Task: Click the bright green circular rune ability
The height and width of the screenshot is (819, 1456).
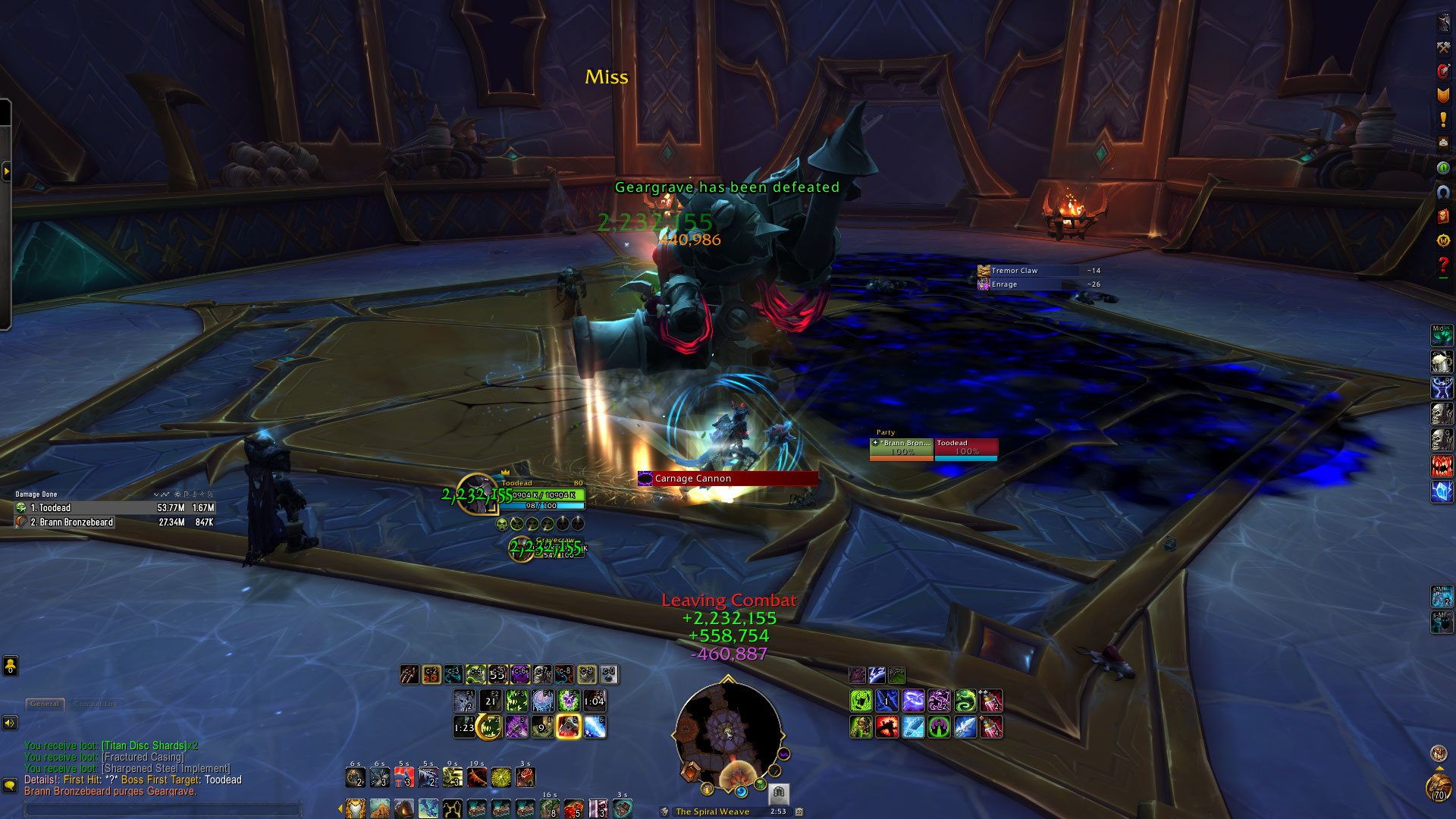Action: click(939, 727)
